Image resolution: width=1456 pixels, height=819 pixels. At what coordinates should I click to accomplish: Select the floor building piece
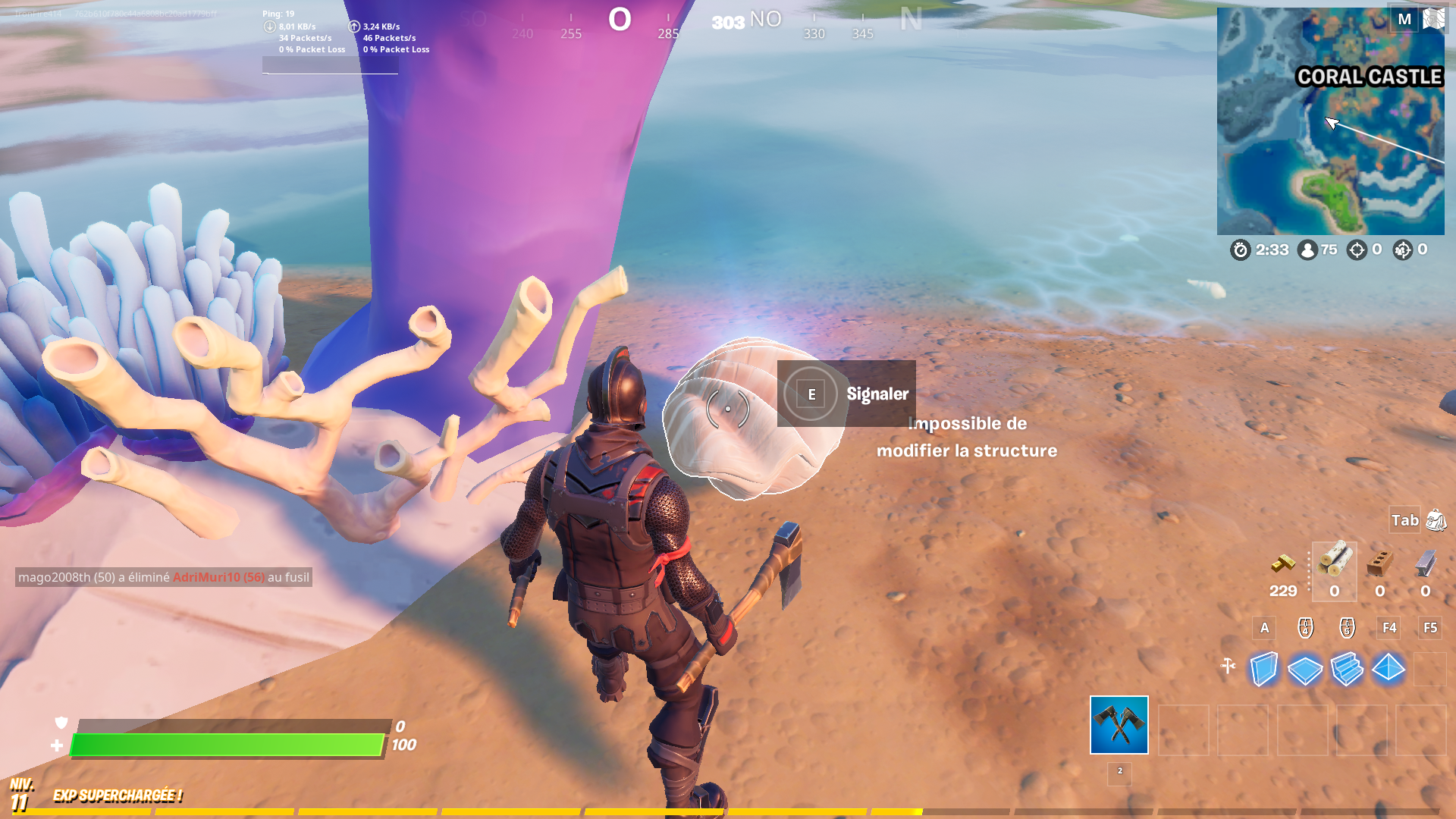click(x=1305, y=669)
